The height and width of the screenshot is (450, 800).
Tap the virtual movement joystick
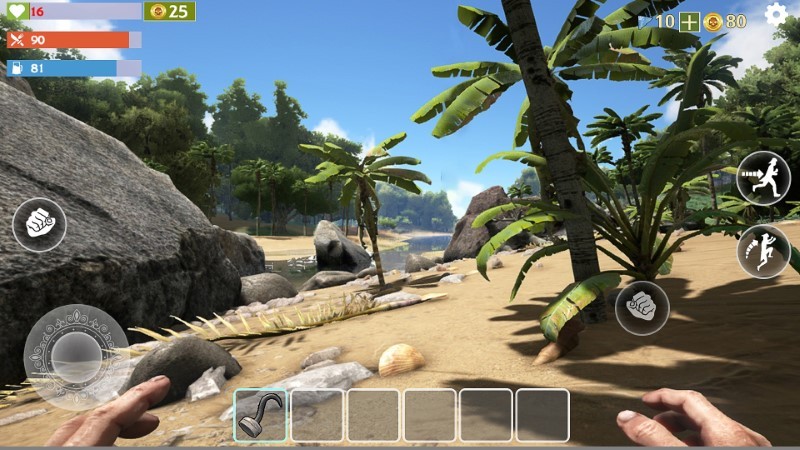[75, 356]
